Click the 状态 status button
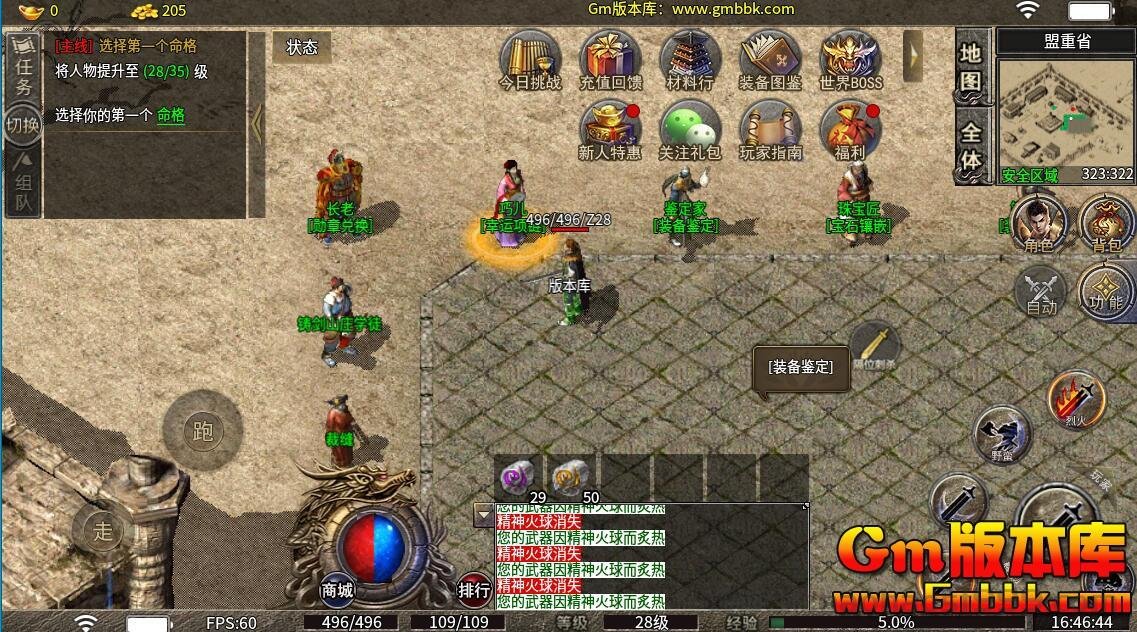Image resolution: width=1137 pixels, height=632 pixels. [x=302, y=47]
